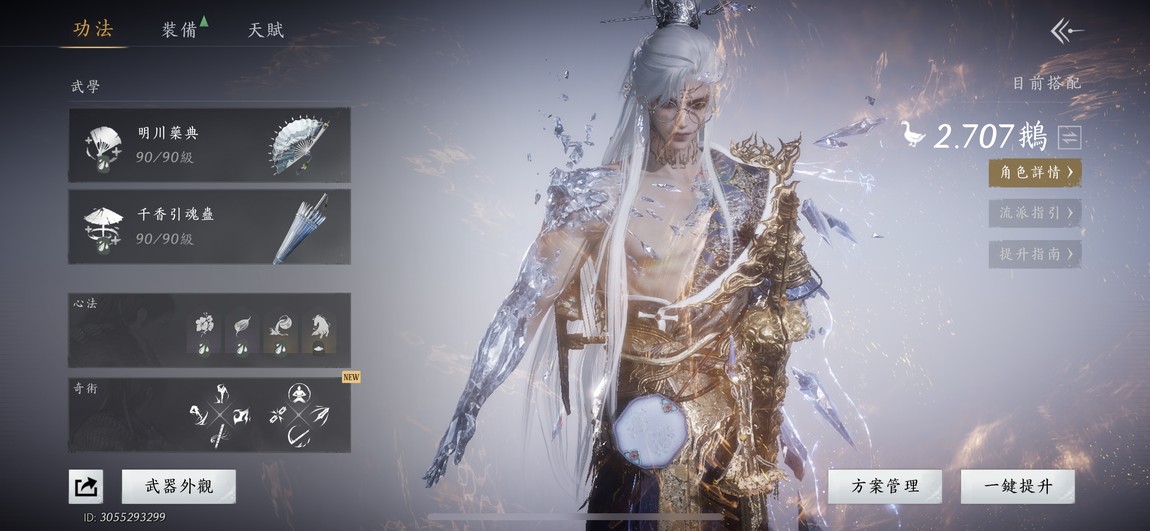The image size is (1150, 531).
Task: Switch to the 天賦 tab
Action: [x=266, y=29]
